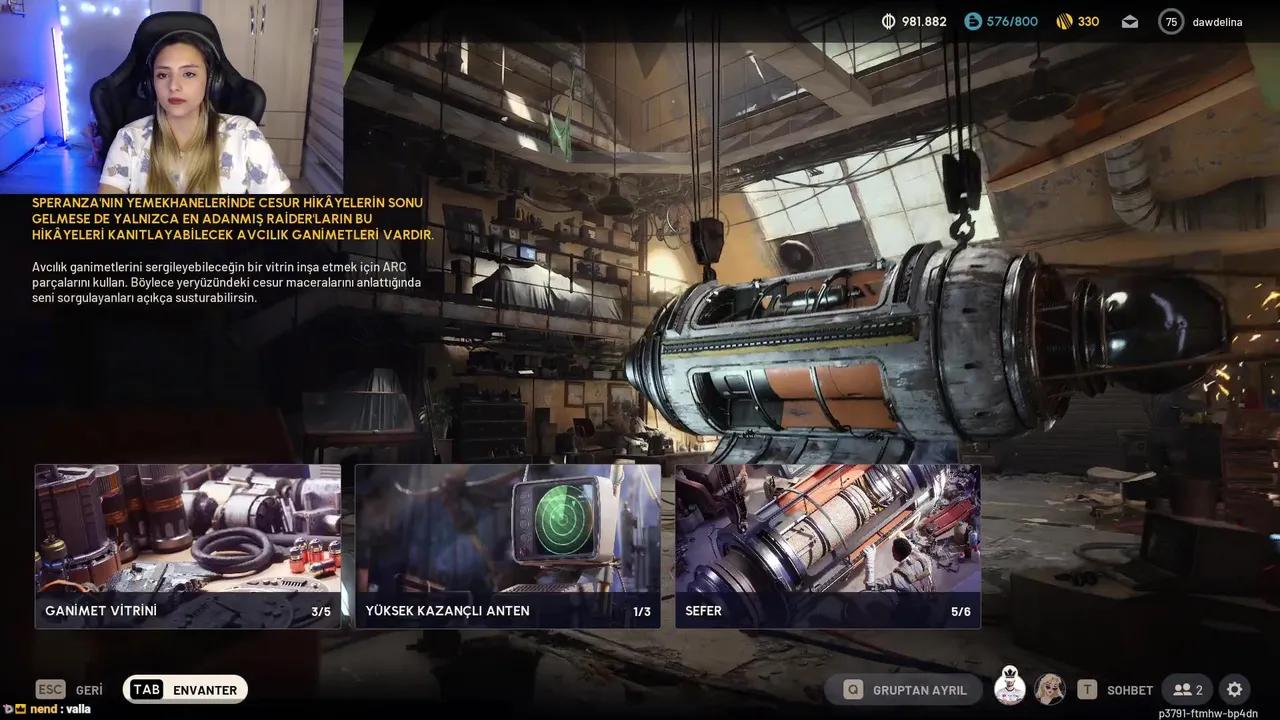Go back with the Geri button
Image resolution: width=1280 pixels, height=720 pixels.
(70, 689)
